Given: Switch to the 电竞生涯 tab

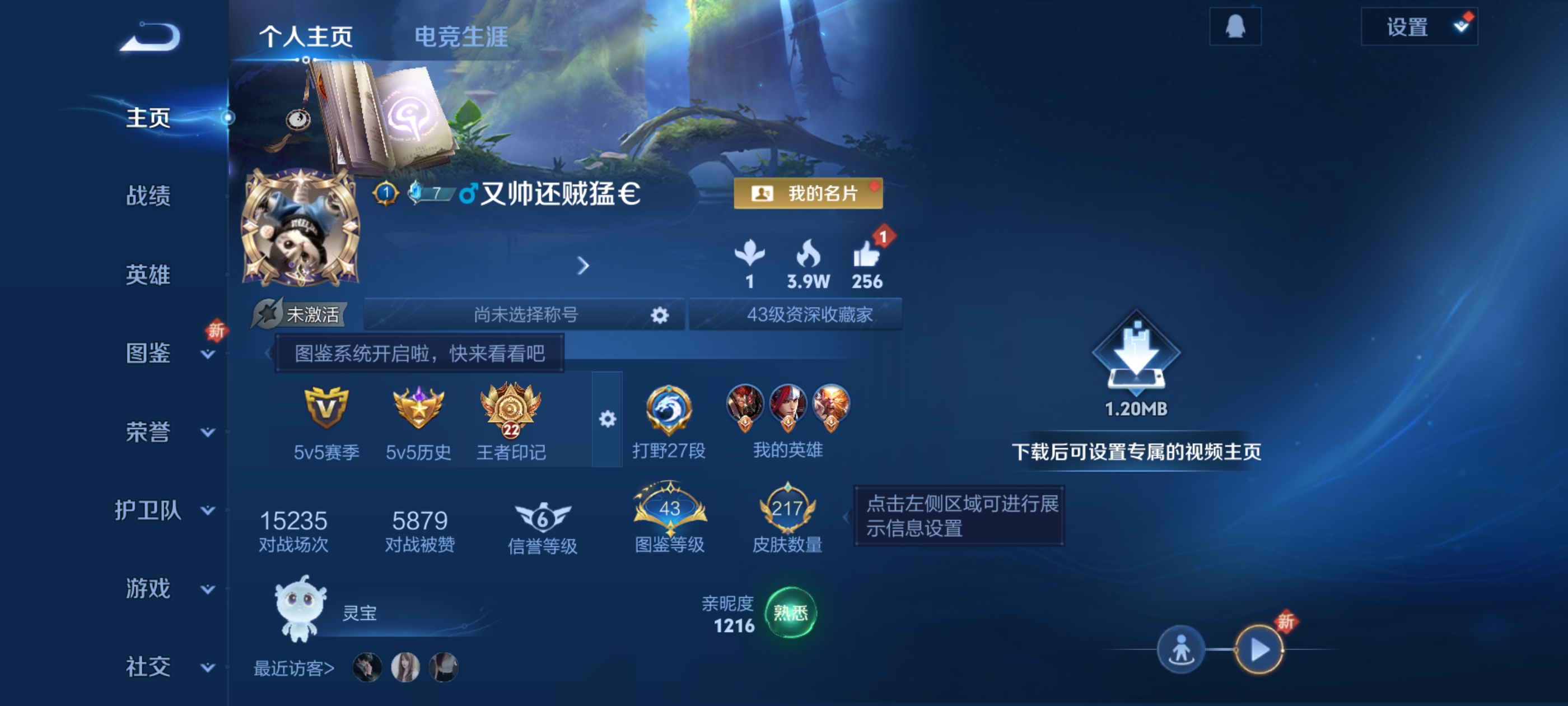Looking at the screenshot, I should 461,36.
